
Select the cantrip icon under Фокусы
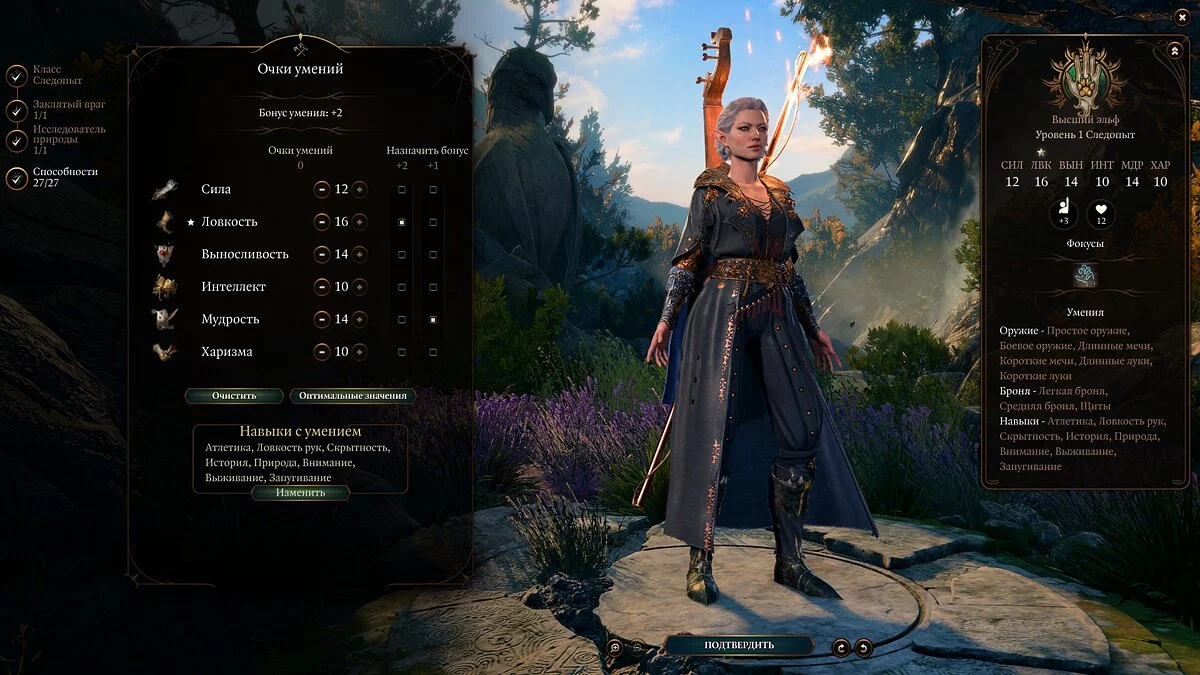(x=1085, y=275)
